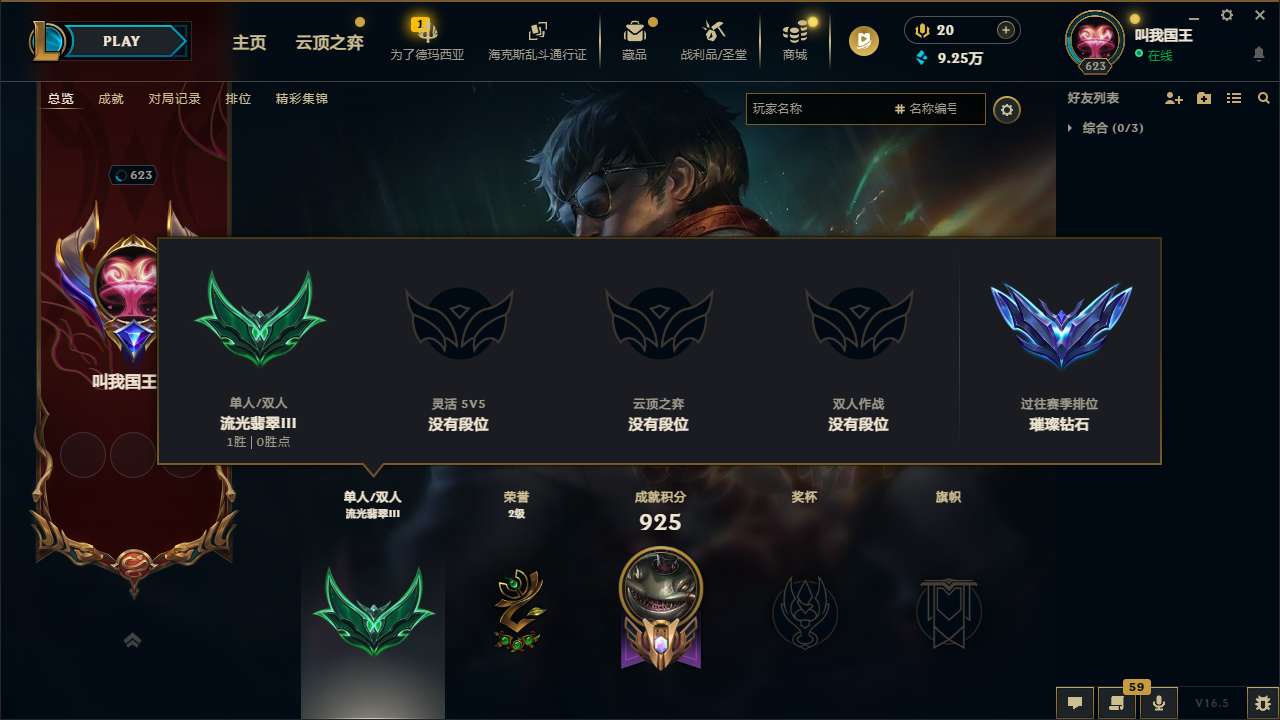The width and height of the screenshot is (1280, 720).
Task: Open the 商城 store icon
Action: click(x=795, y=41)
